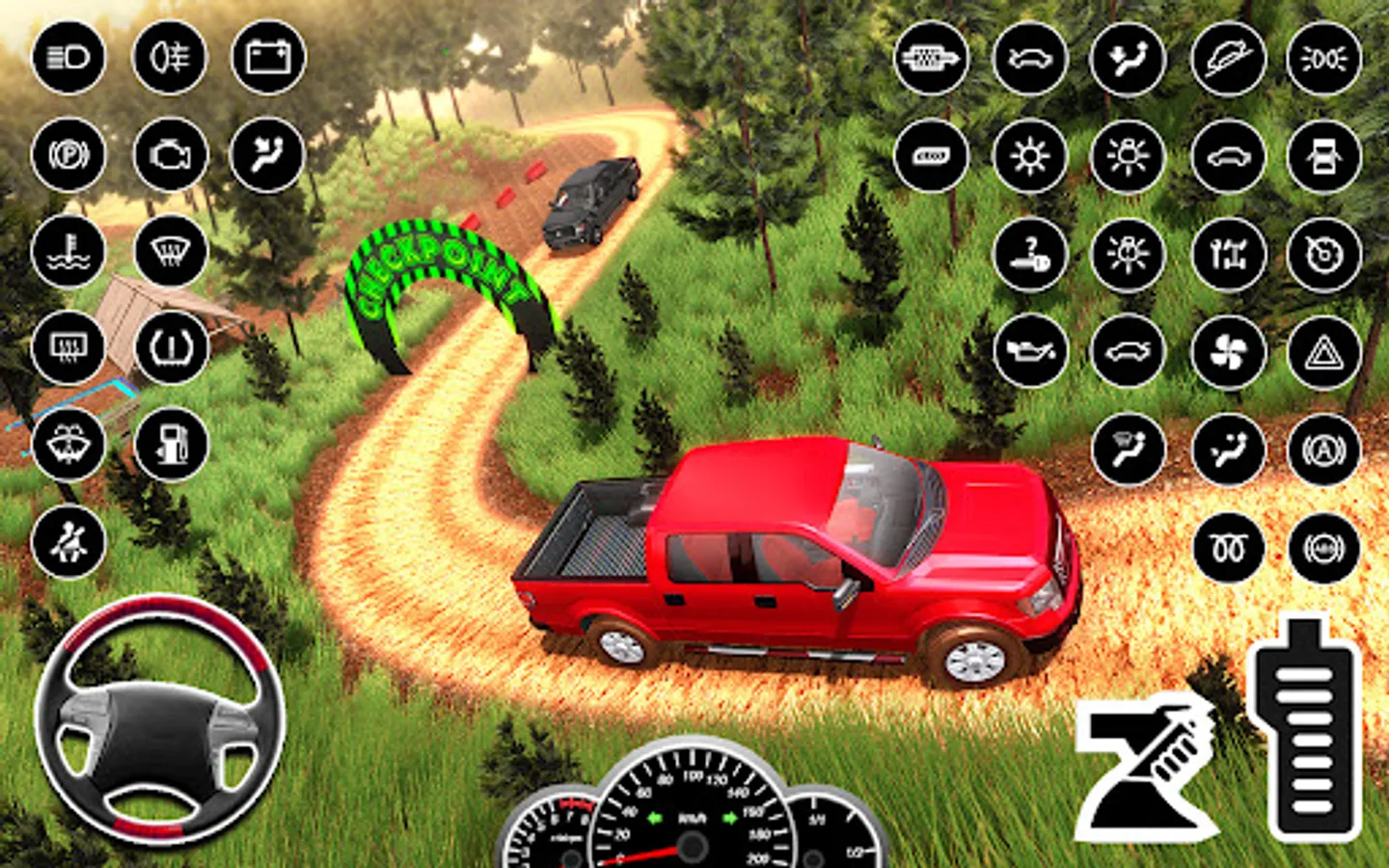The height and width of the screenshot is (868, 1389).
Task: Tap the battery warning icon
Action: (x=269, y=58)
